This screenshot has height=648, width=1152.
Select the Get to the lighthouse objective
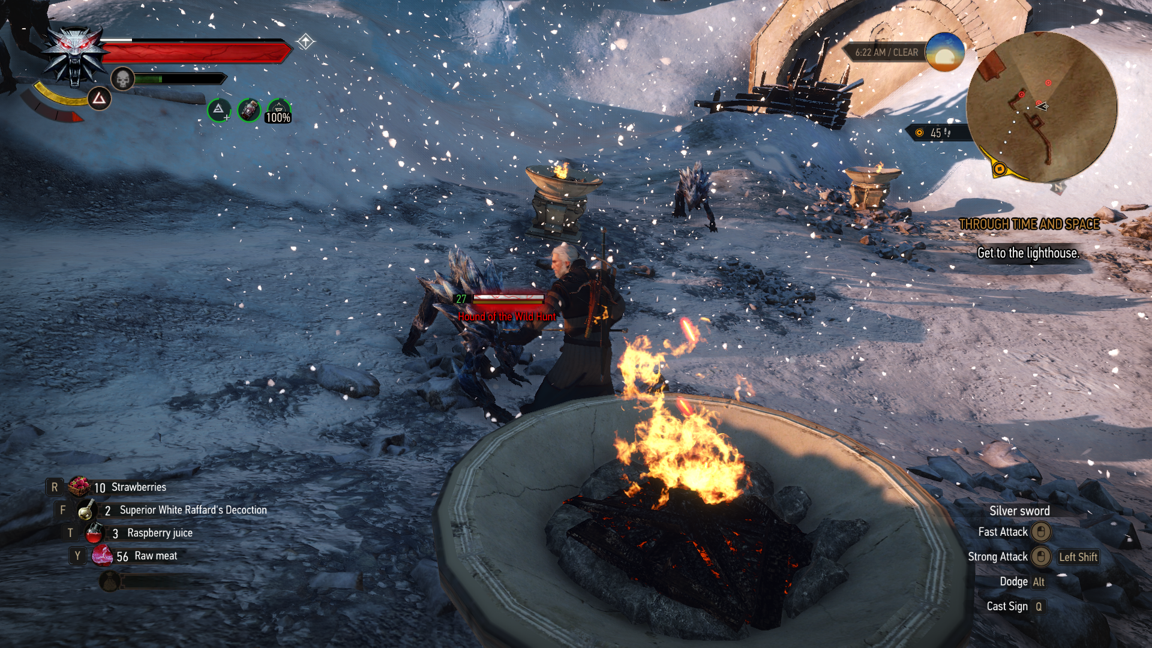pos(1028,253)
